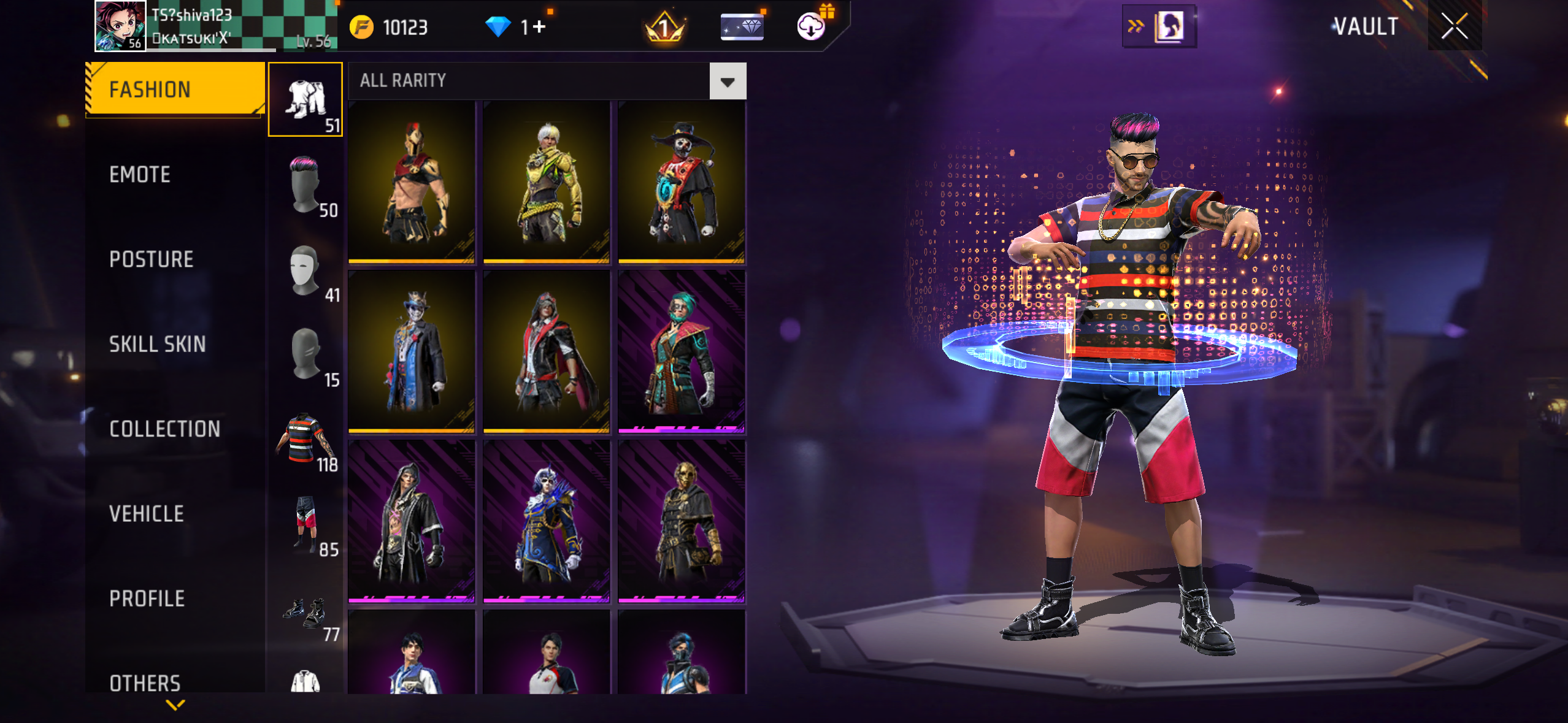Switch to the Emote tab
Screen dimensions: 1568x723
[x=140, y=175]
